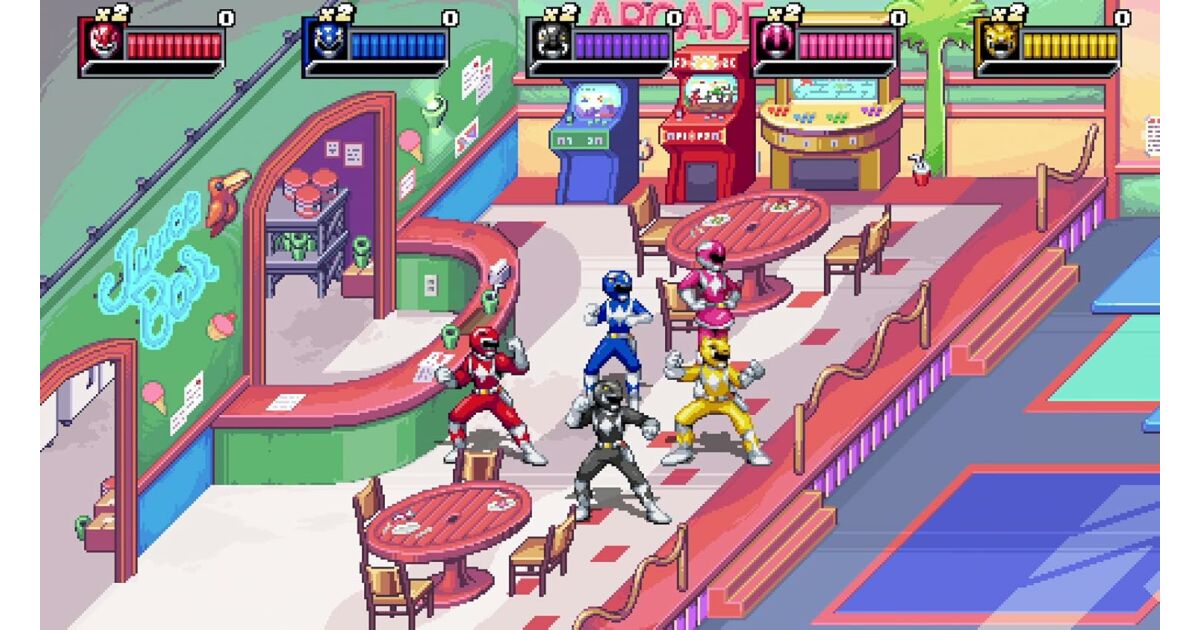The width and height of the screenshot is (1200, 630).
Task: Click the Pink Ranger helmet portrait
Action: pos(772,43)
